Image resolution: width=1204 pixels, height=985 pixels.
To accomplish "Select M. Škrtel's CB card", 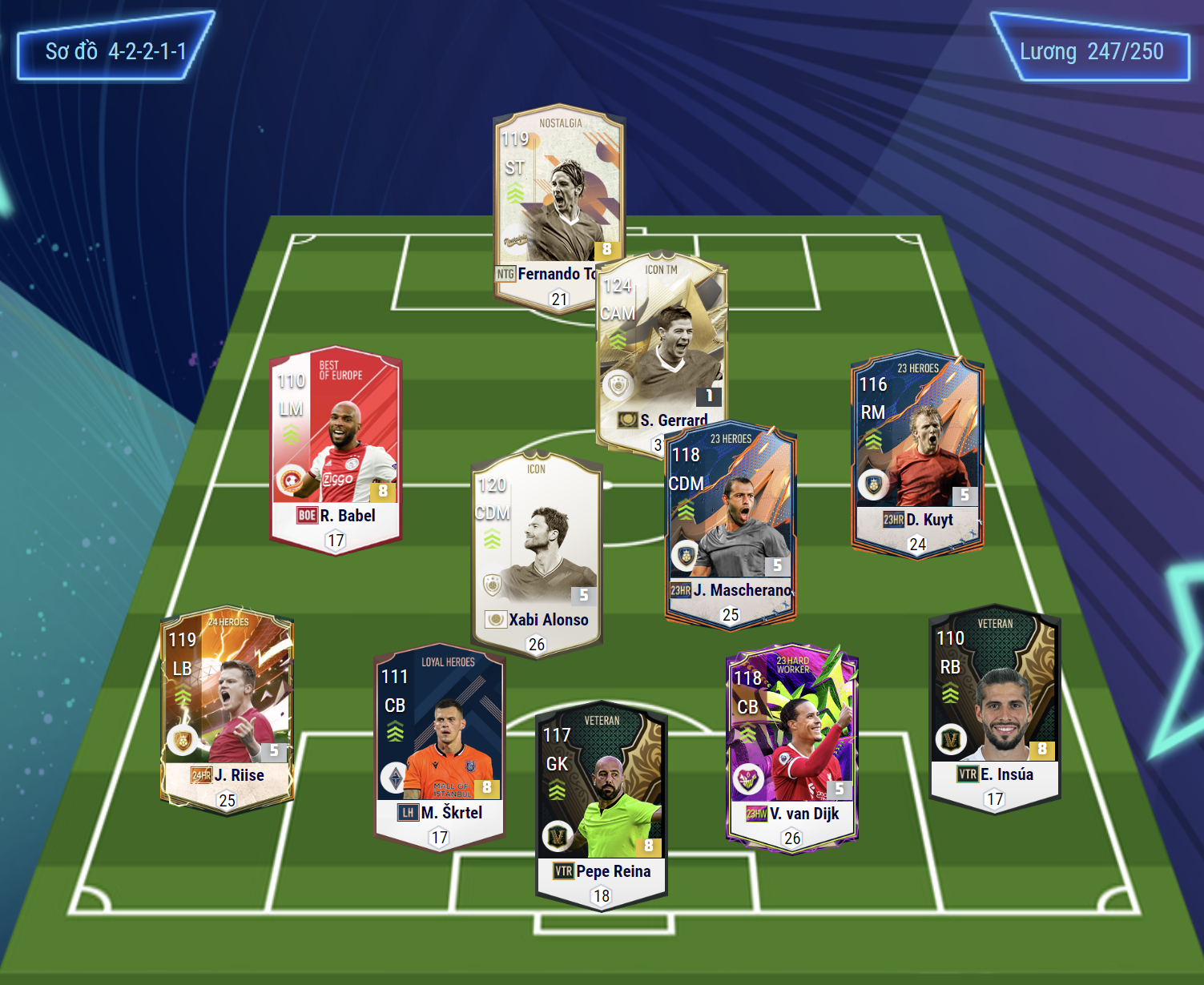I will [x=439, y=745].
